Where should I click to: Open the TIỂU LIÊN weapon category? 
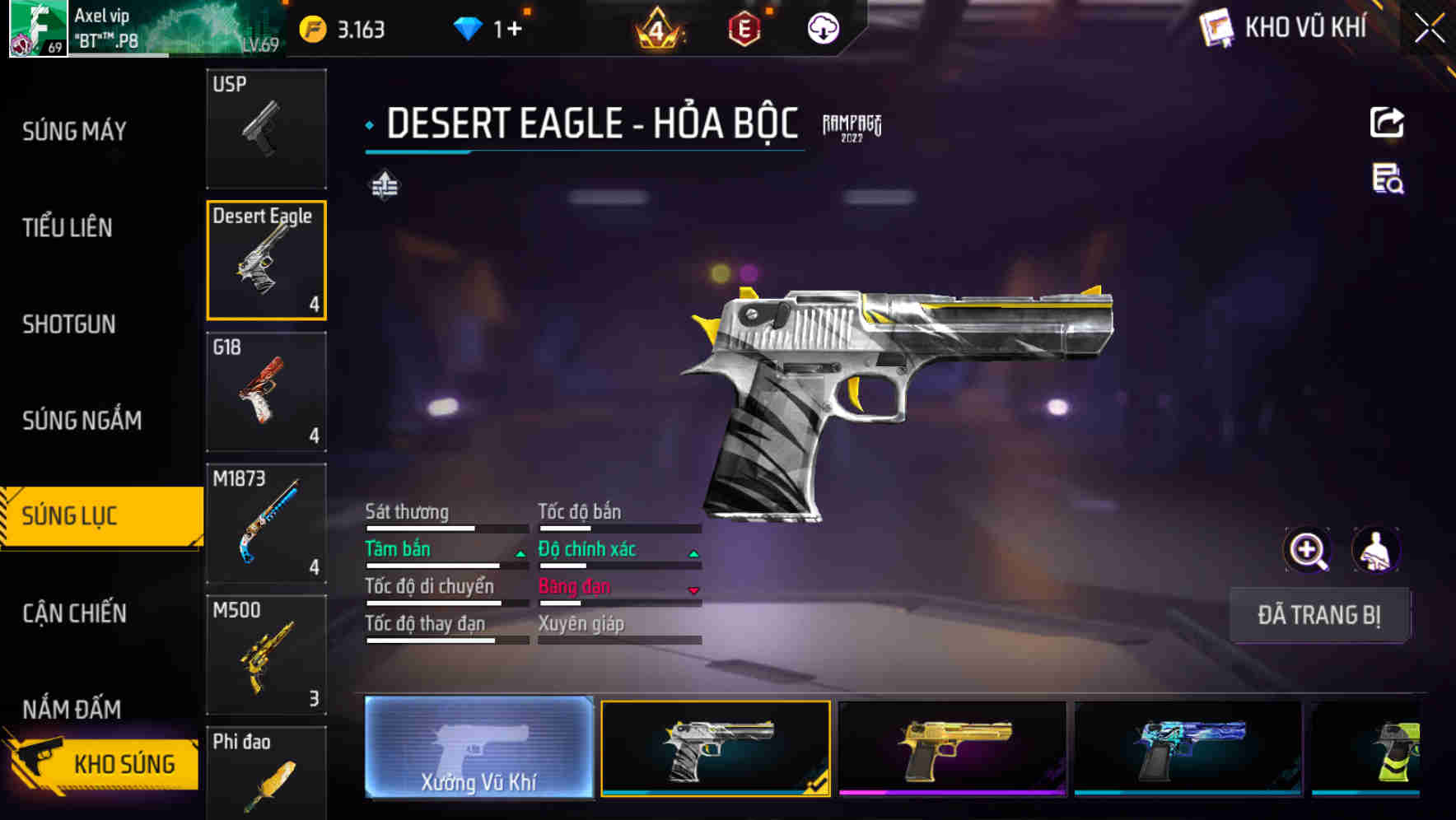(68, 227)
